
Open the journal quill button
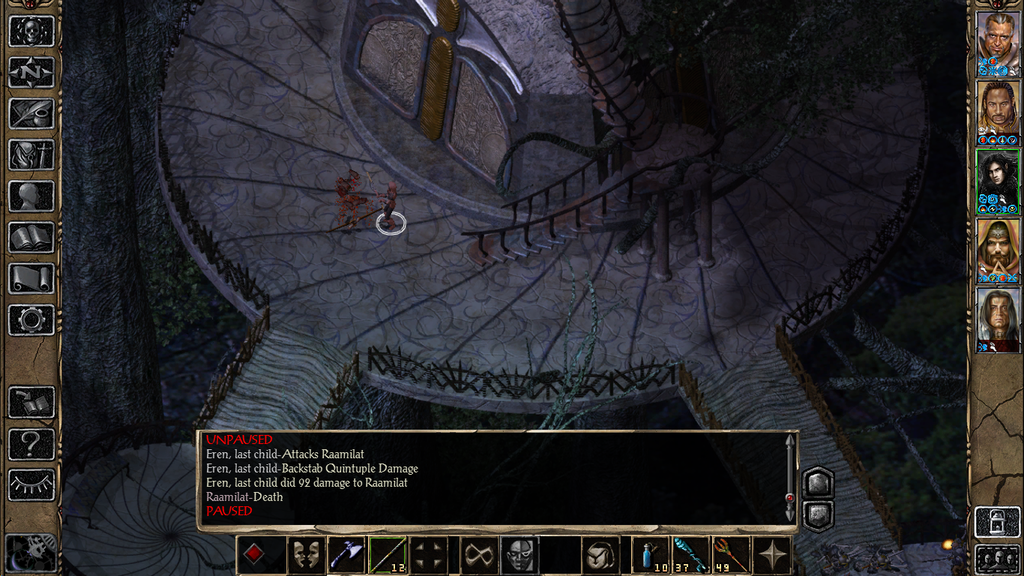coord(31,113)
